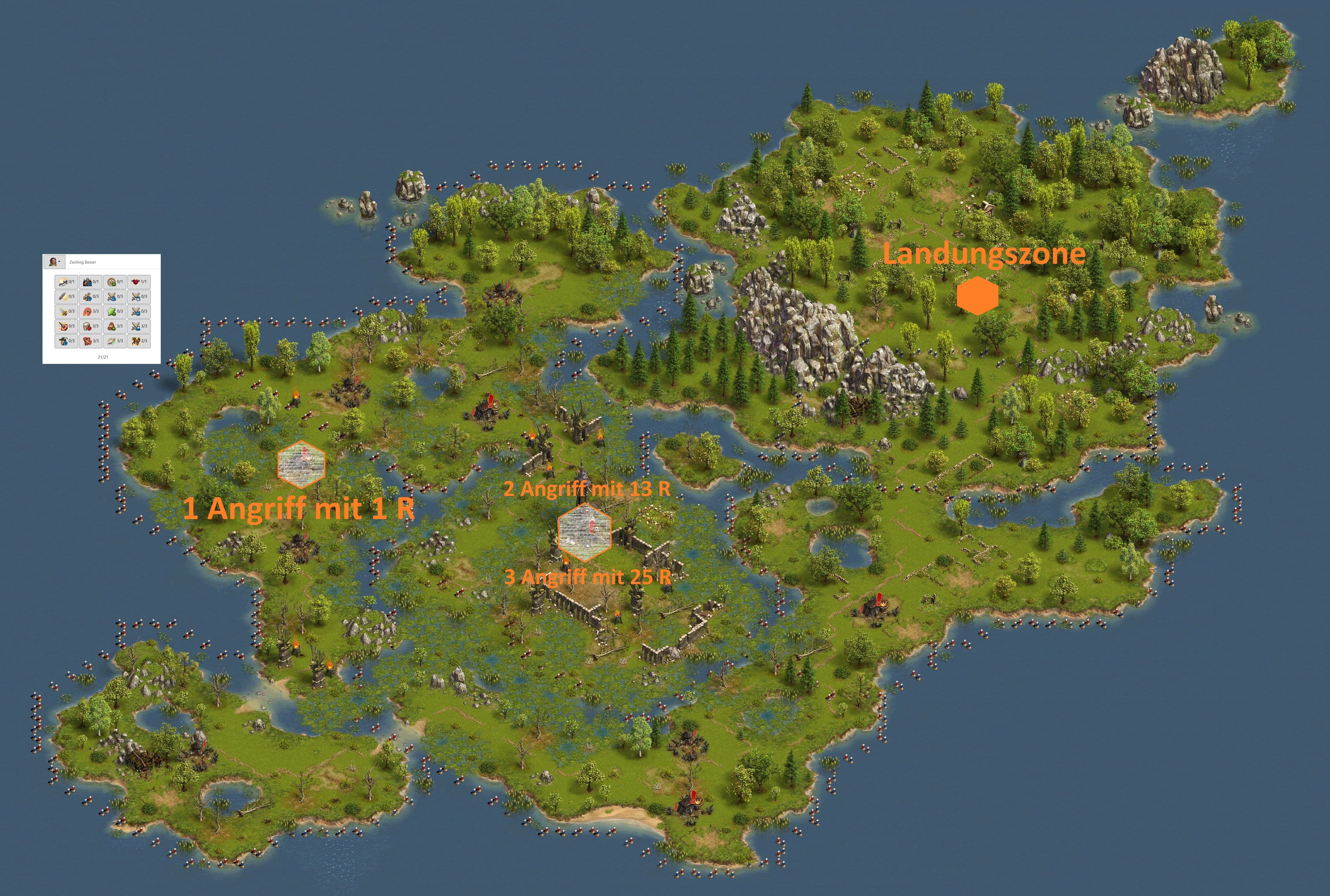Select the gold medal star skill

point(115,282)
